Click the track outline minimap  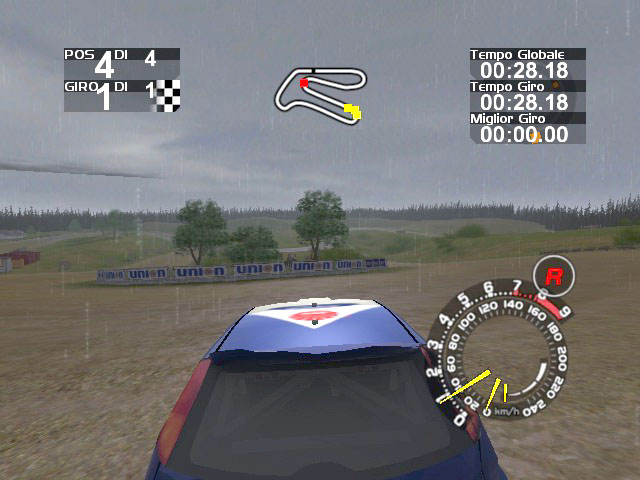coord(320,93)
